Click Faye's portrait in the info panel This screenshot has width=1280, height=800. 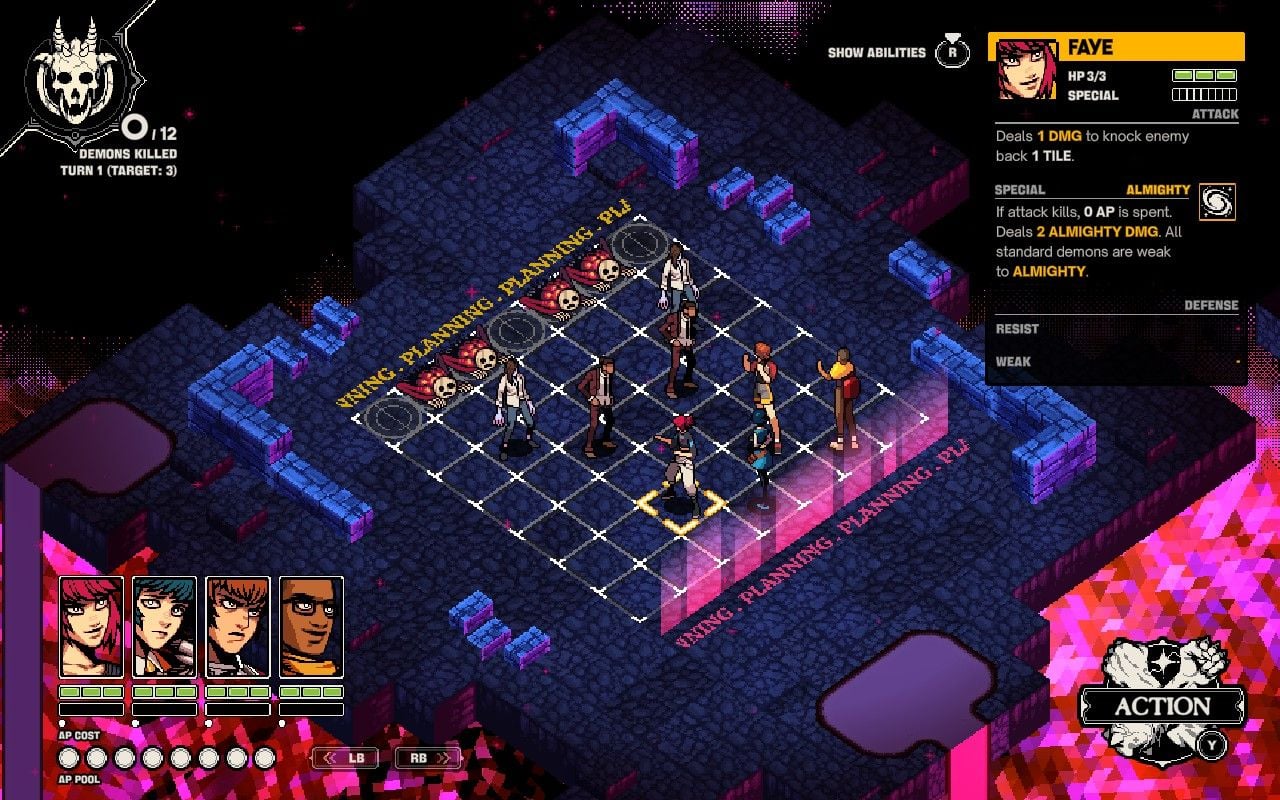1027,70
